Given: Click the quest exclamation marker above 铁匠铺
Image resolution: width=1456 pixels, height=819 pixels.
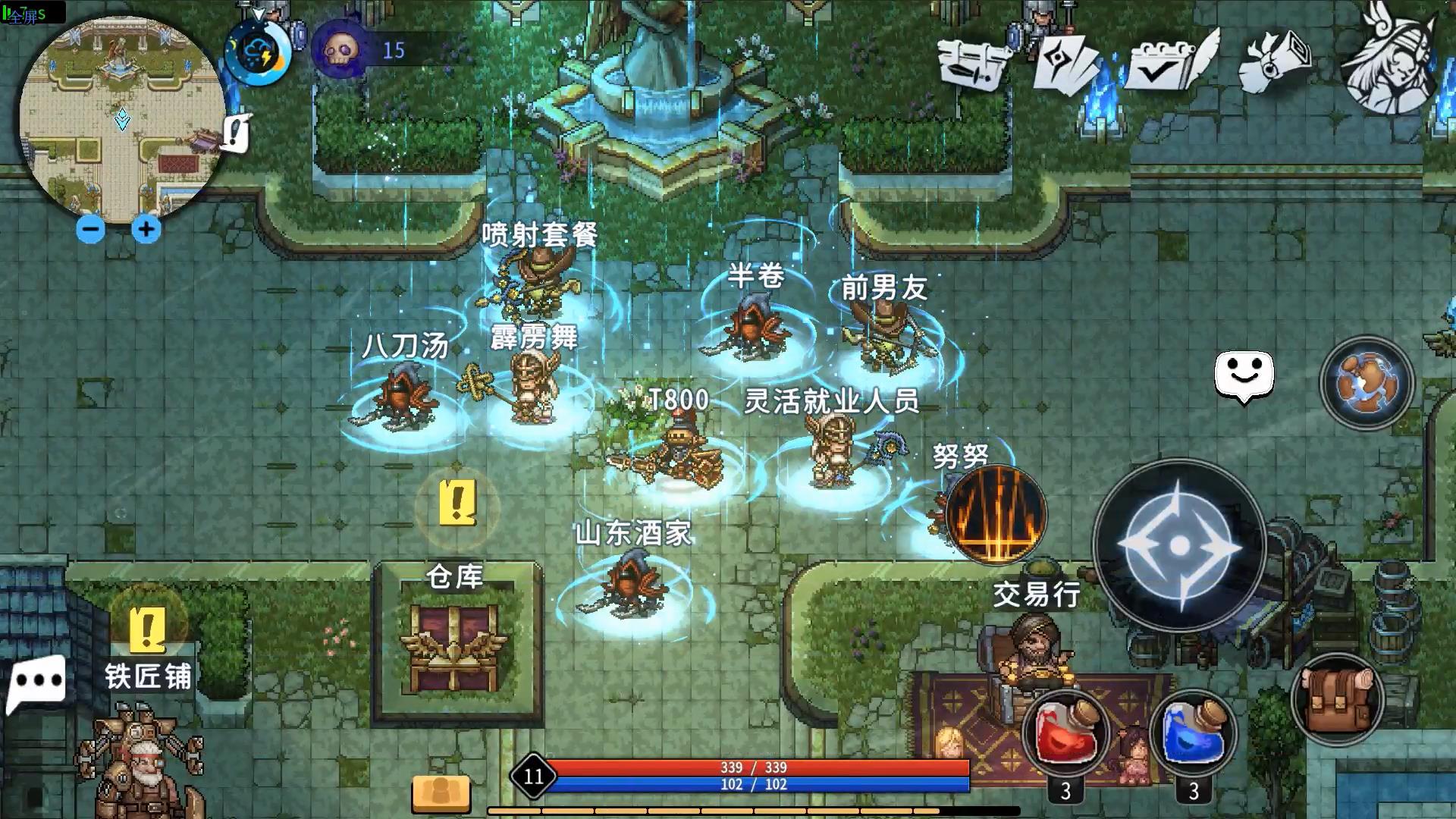Looking at the screenshot, I should click(146, 631).
